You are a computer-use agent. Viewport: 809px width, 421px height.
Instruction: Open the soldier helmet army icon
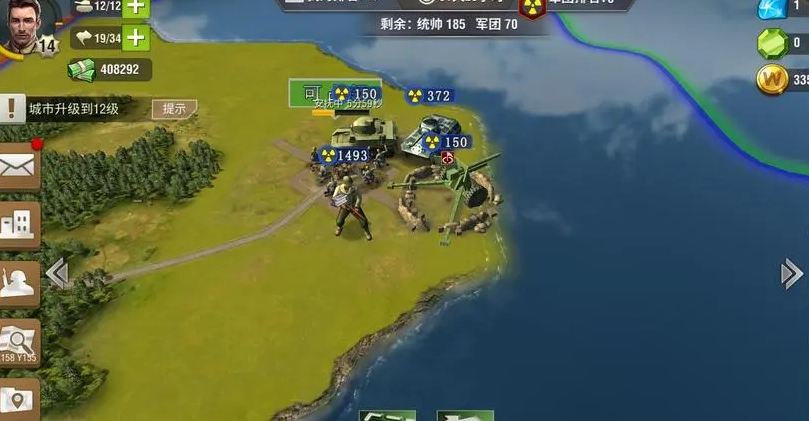click(18, 284)
